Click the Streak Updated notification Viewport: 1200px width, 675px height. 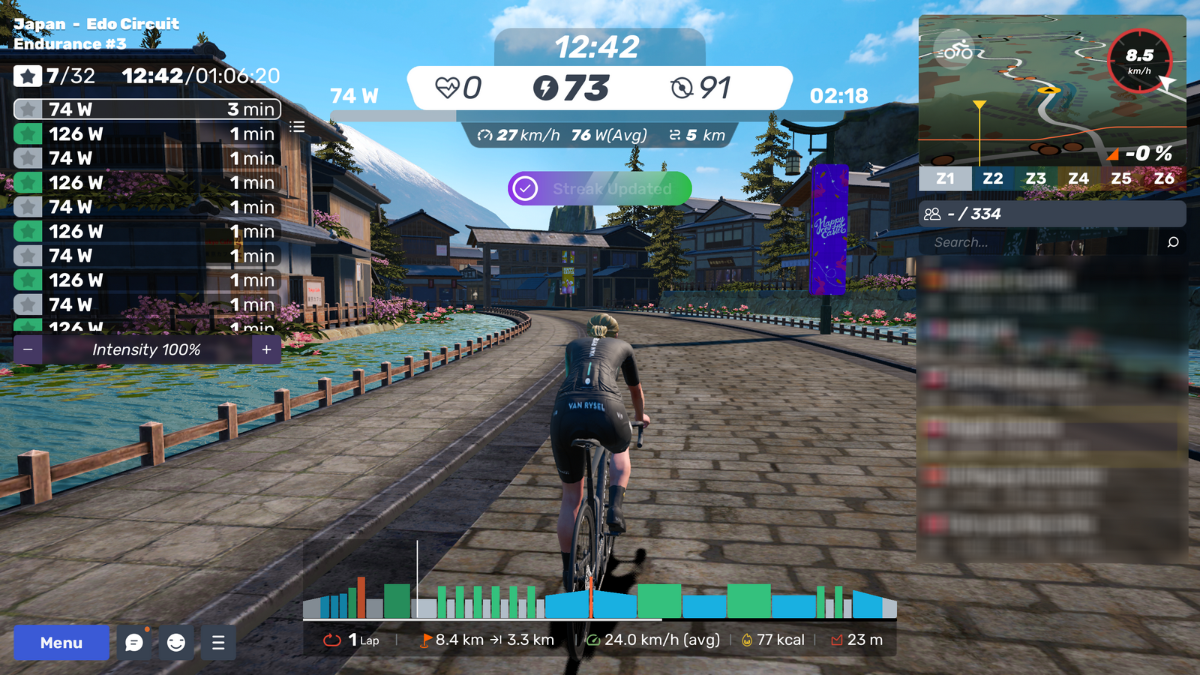[600, 188]
